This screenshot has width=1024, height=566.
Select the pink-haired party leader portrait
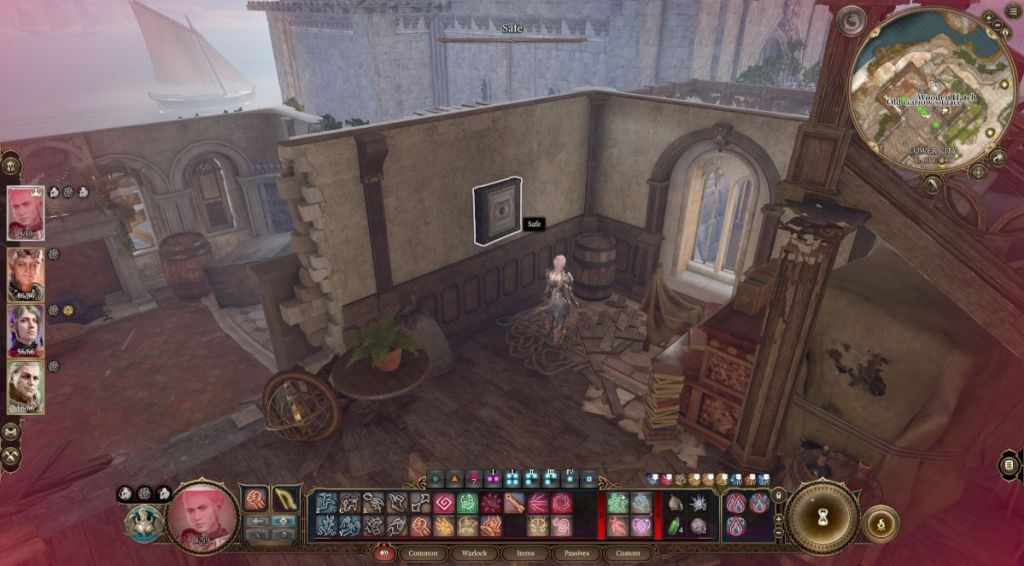(x=26, y=213)
